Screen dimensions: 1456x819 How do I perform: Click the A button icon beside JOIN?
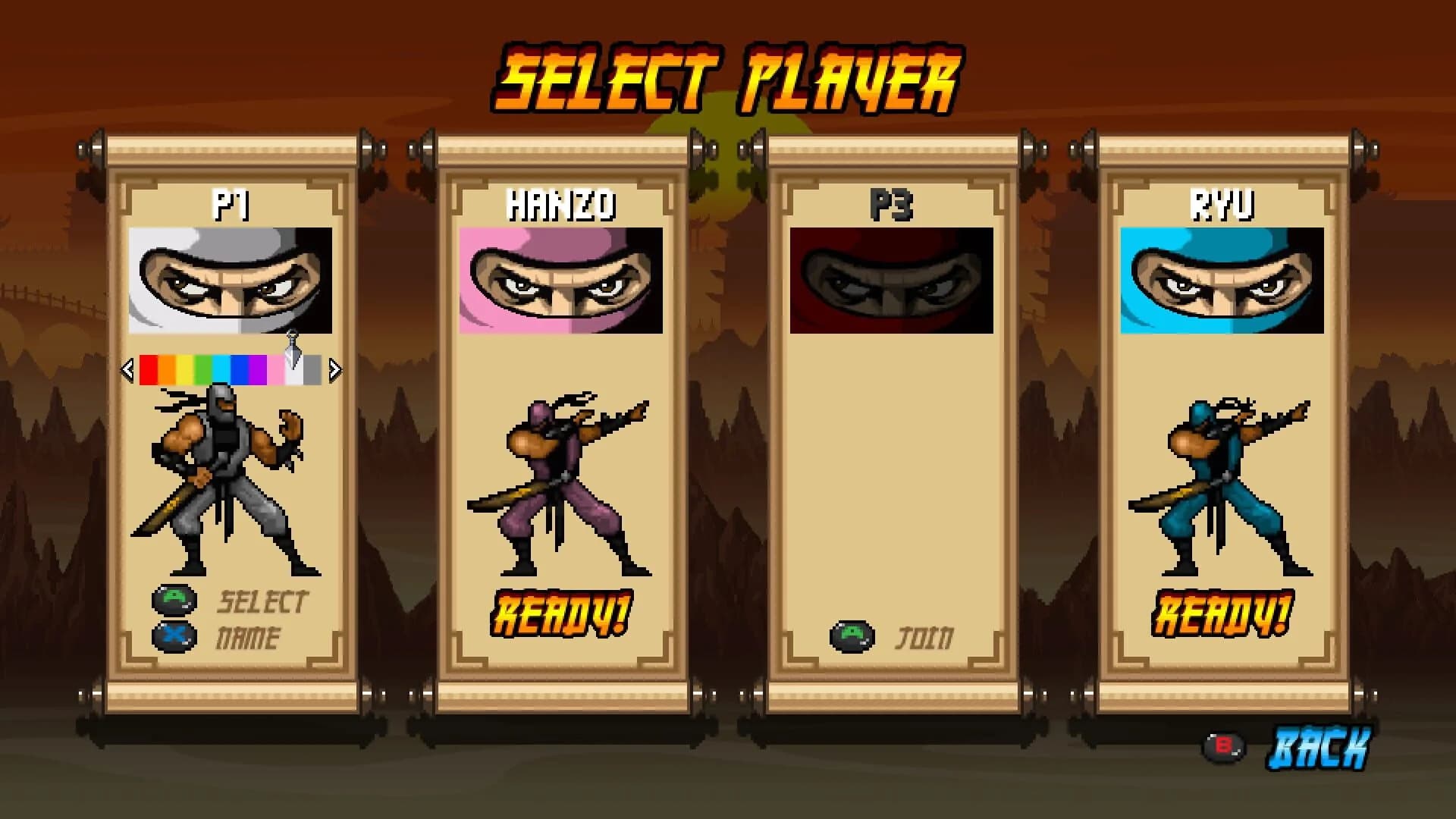(x=851, y=638)
